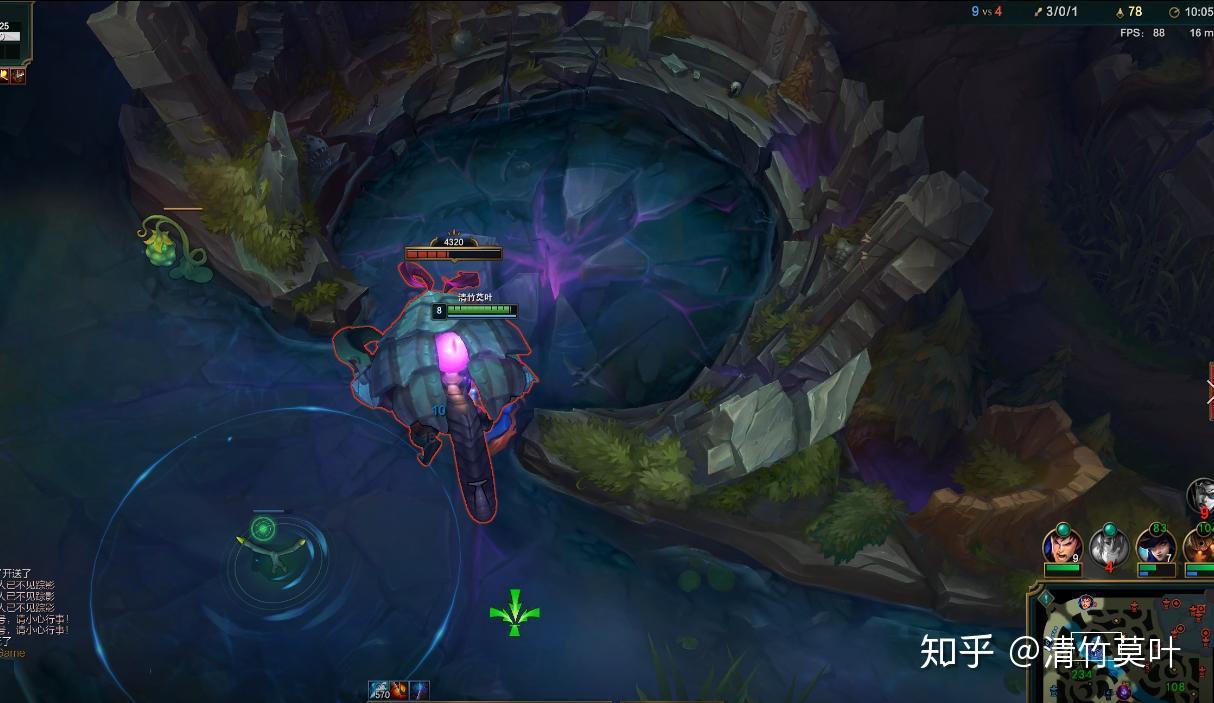1214x703 pixels.
Task: Click the diamond alert icon on minimap corner
Action: [1046, 599]
